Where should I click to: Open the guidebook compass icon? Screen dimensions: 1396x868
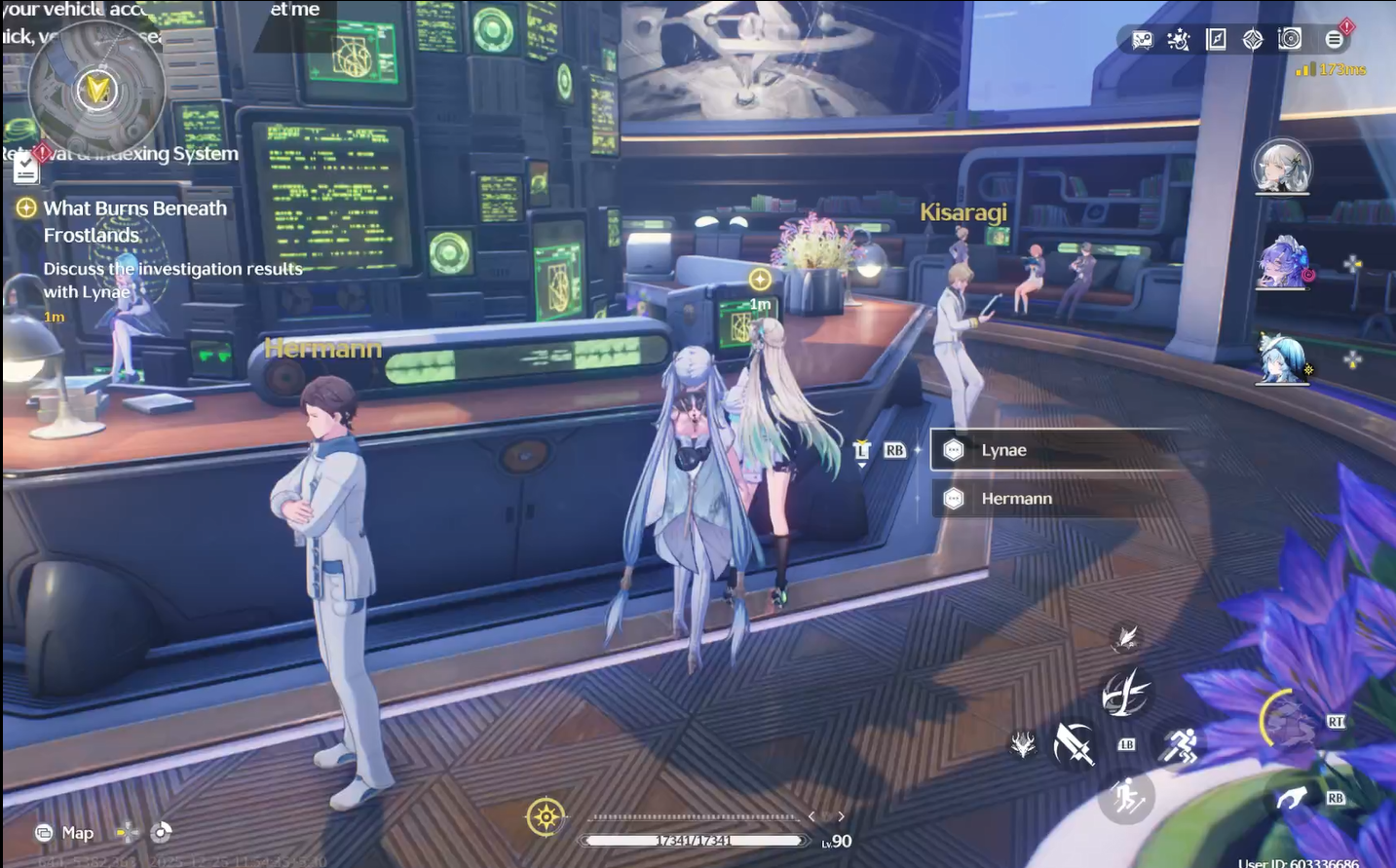click(1216, 40)
